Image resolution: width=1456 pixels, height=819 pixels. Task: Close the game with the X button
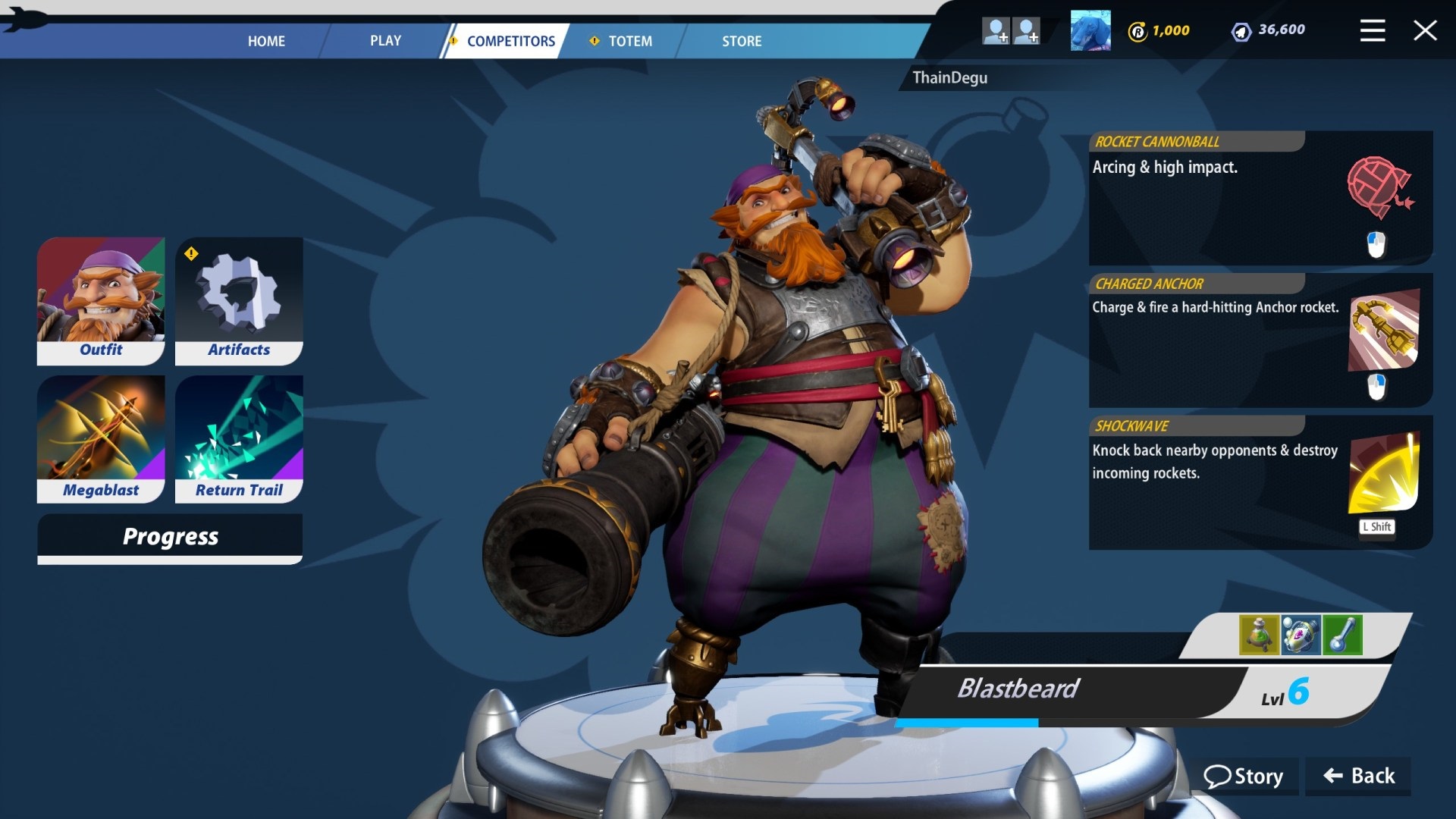pos(1425,30)
